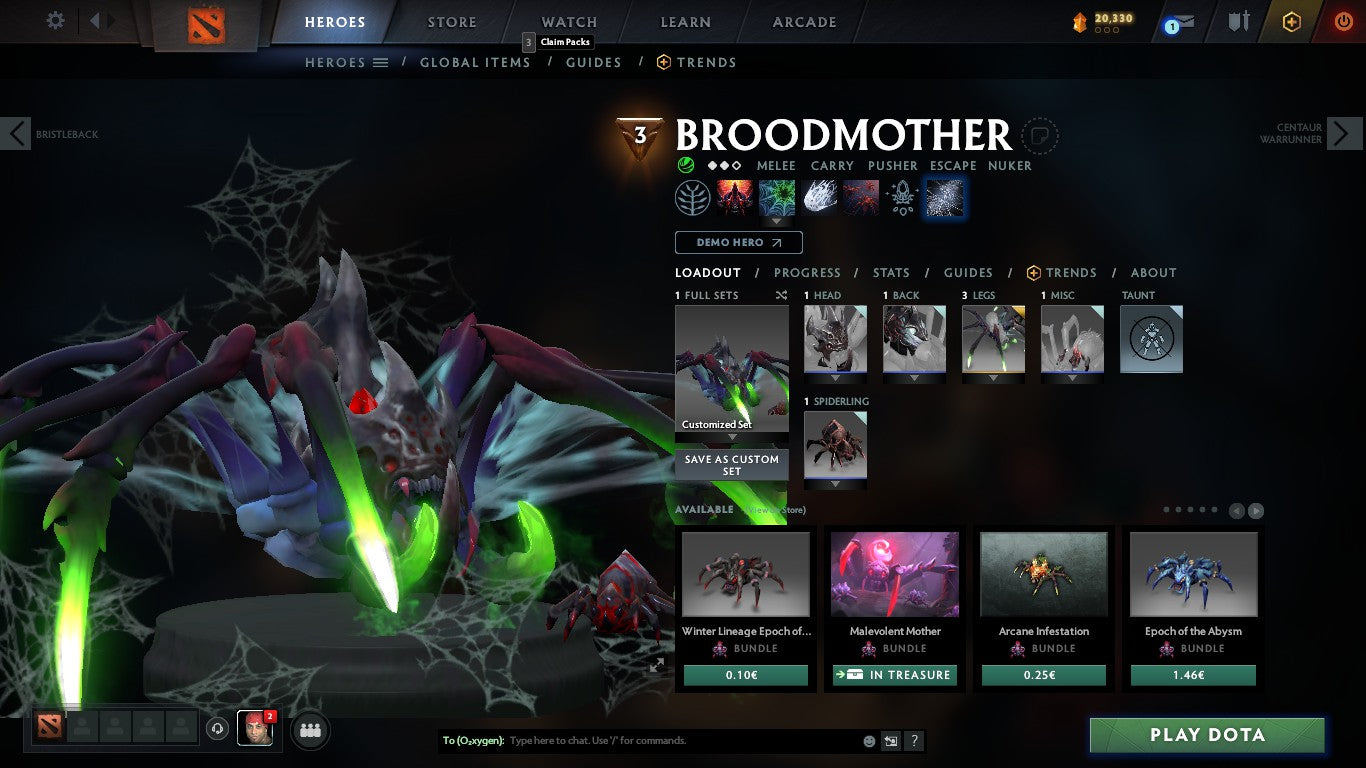1366x768 pixels.
Task: Open the friends list icon near party slots
Action: (x=310, y=731)
